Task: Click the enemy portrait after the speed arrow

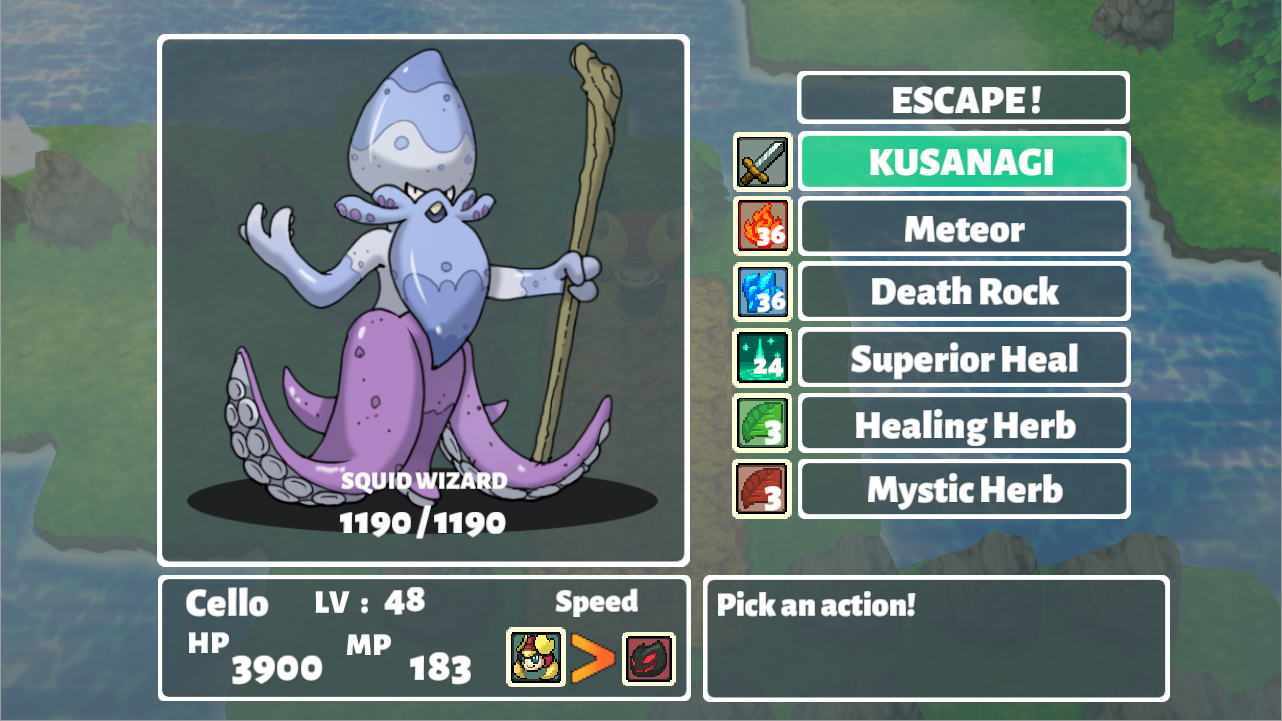Action: coord(649,660)
